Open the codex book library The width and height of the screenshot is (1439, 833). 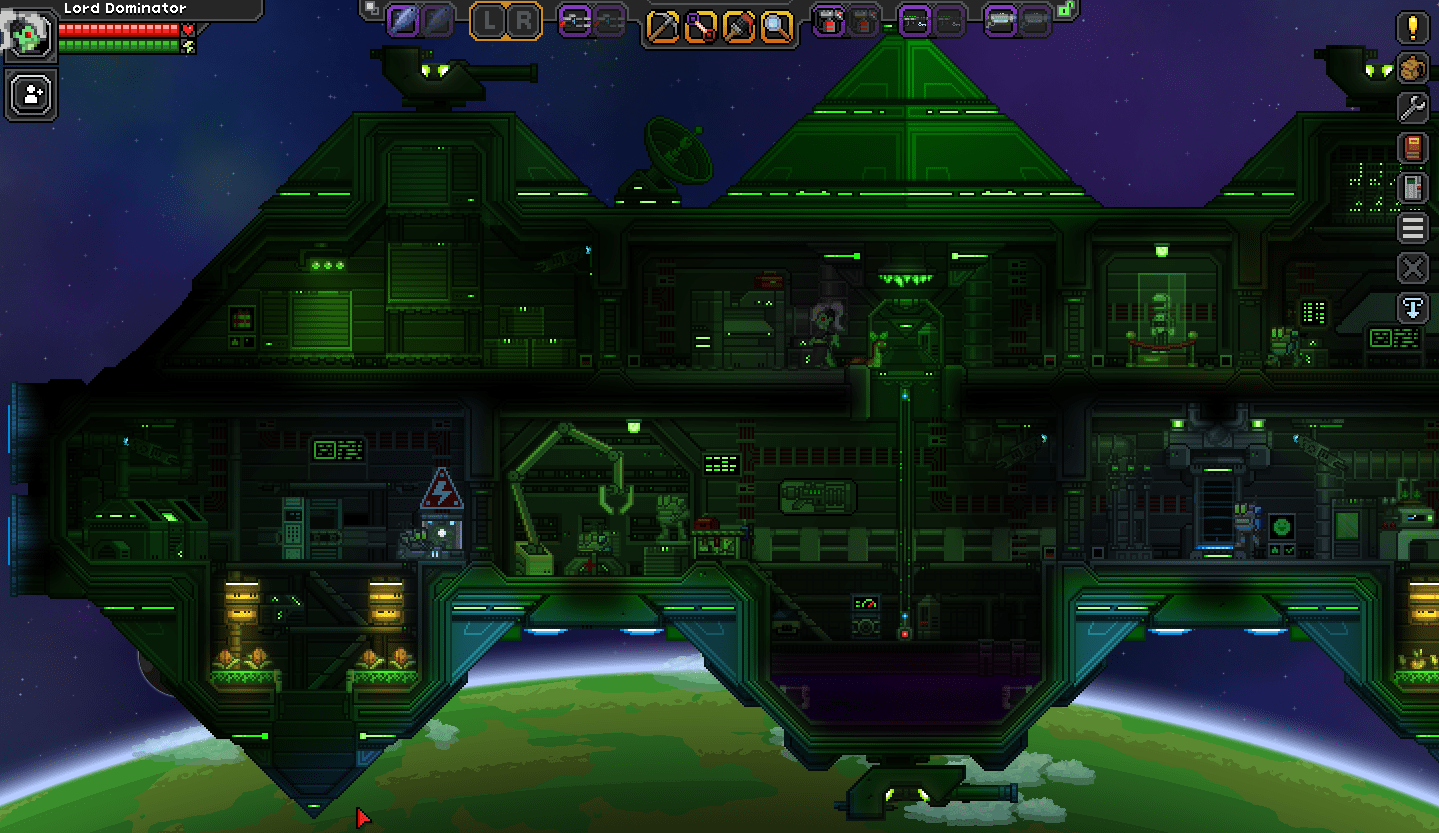(1413, 147)
